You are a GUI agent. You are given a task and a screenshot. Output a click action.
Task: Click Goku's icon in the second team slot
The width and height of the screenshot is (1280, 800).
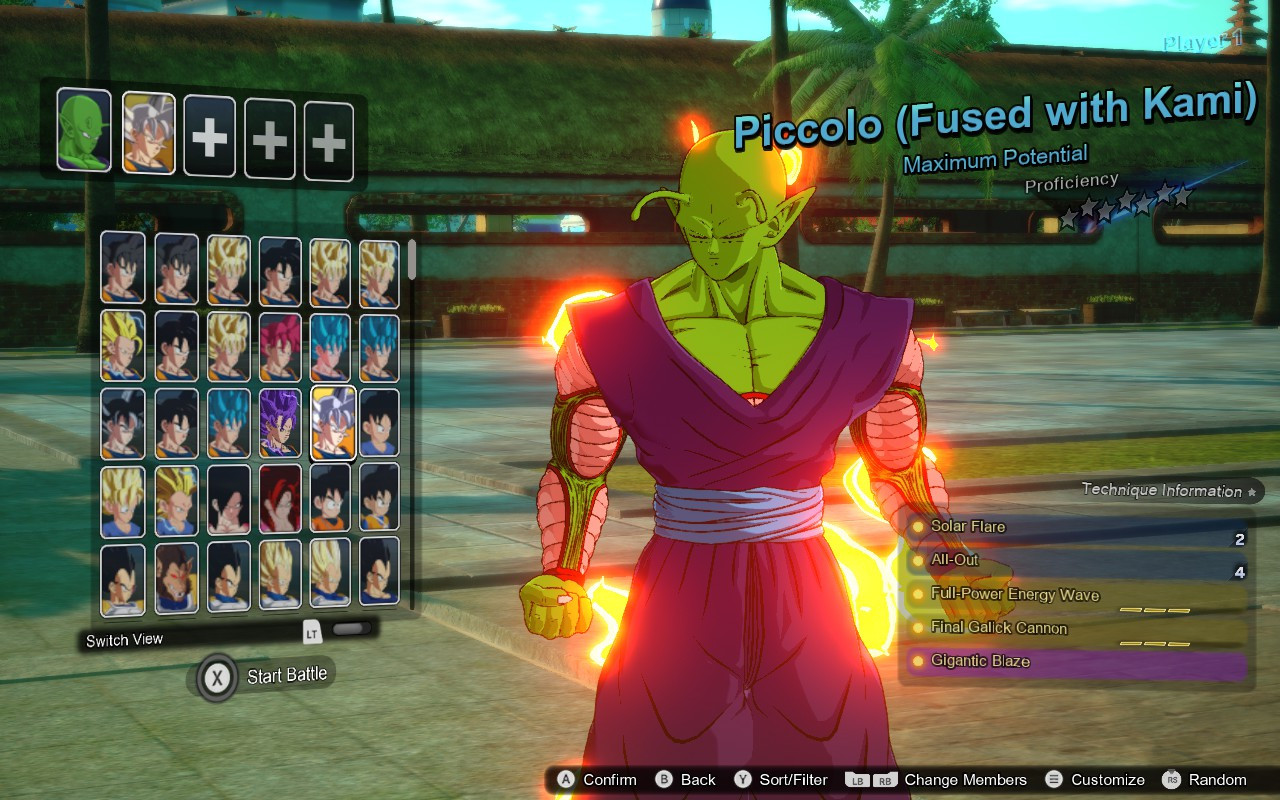point(149,129)
